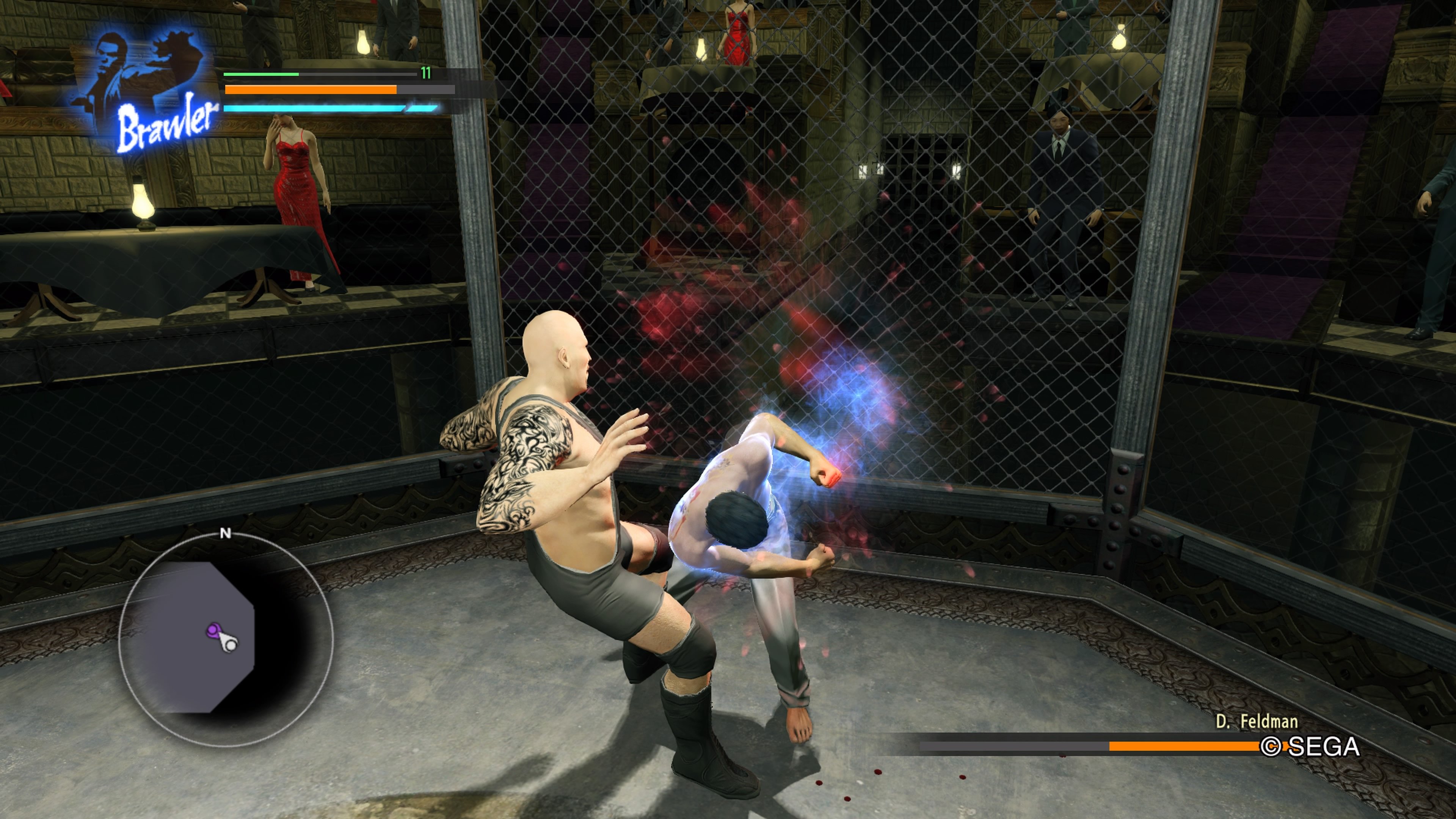Click the Kiryu character portrait emblem
Viewport: 1456px width, 819px height.
[136, 68]
